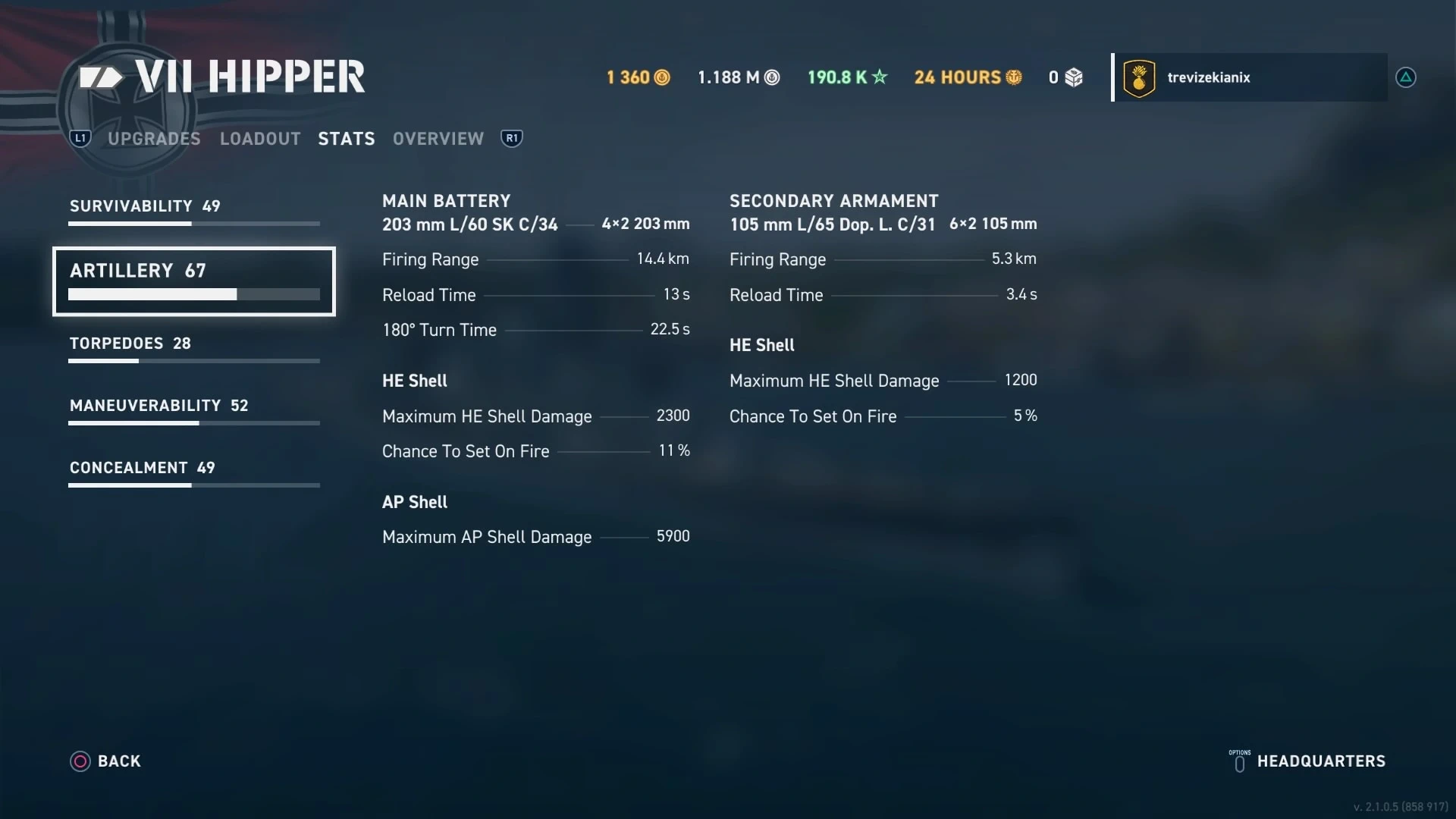This screenshot has width=1456, height=819.
Task: Show the Overview tab
Action: [x=438, y=139]
